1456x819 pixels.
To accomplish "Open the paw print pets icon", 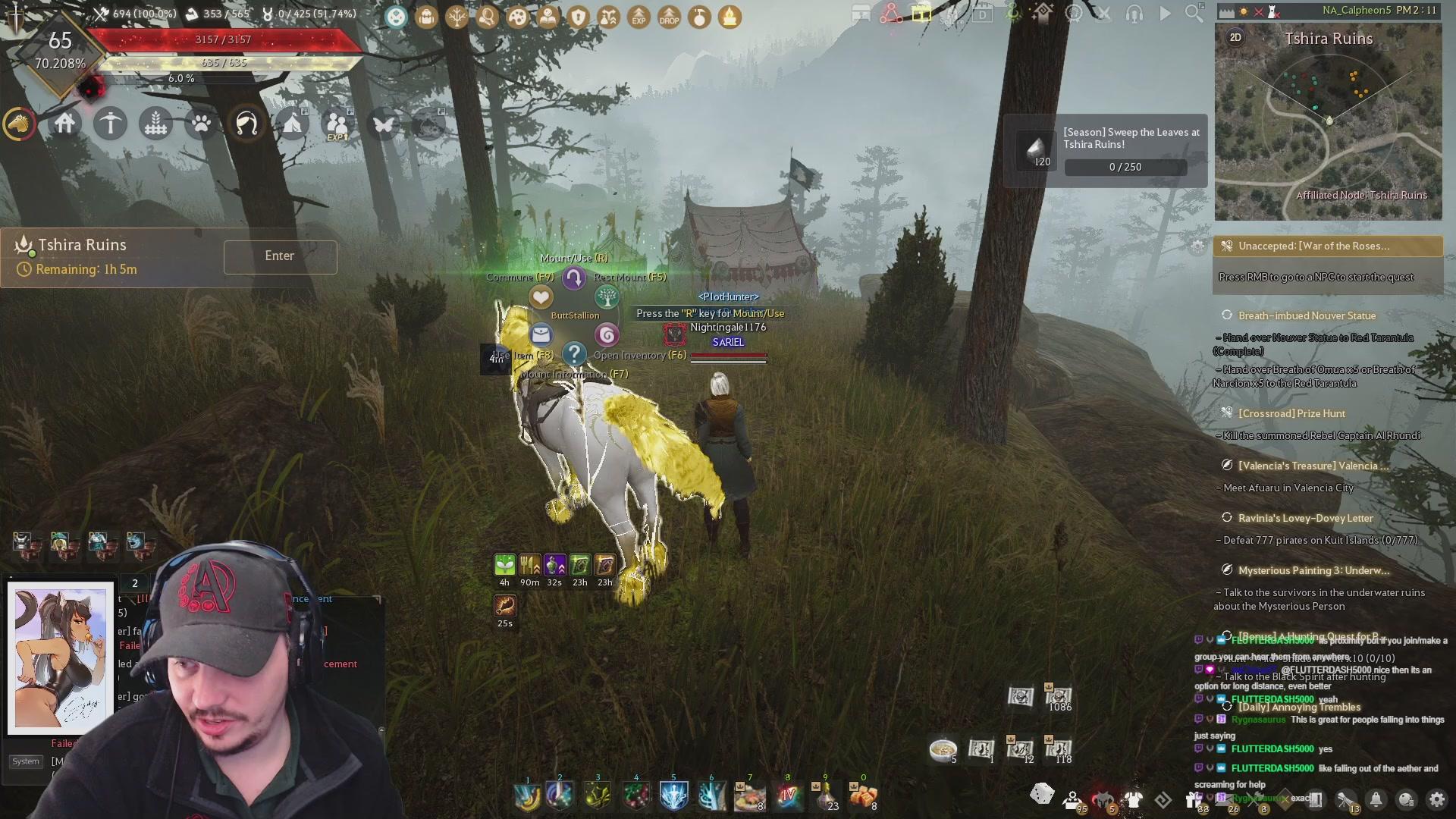I will click(202, 123).
